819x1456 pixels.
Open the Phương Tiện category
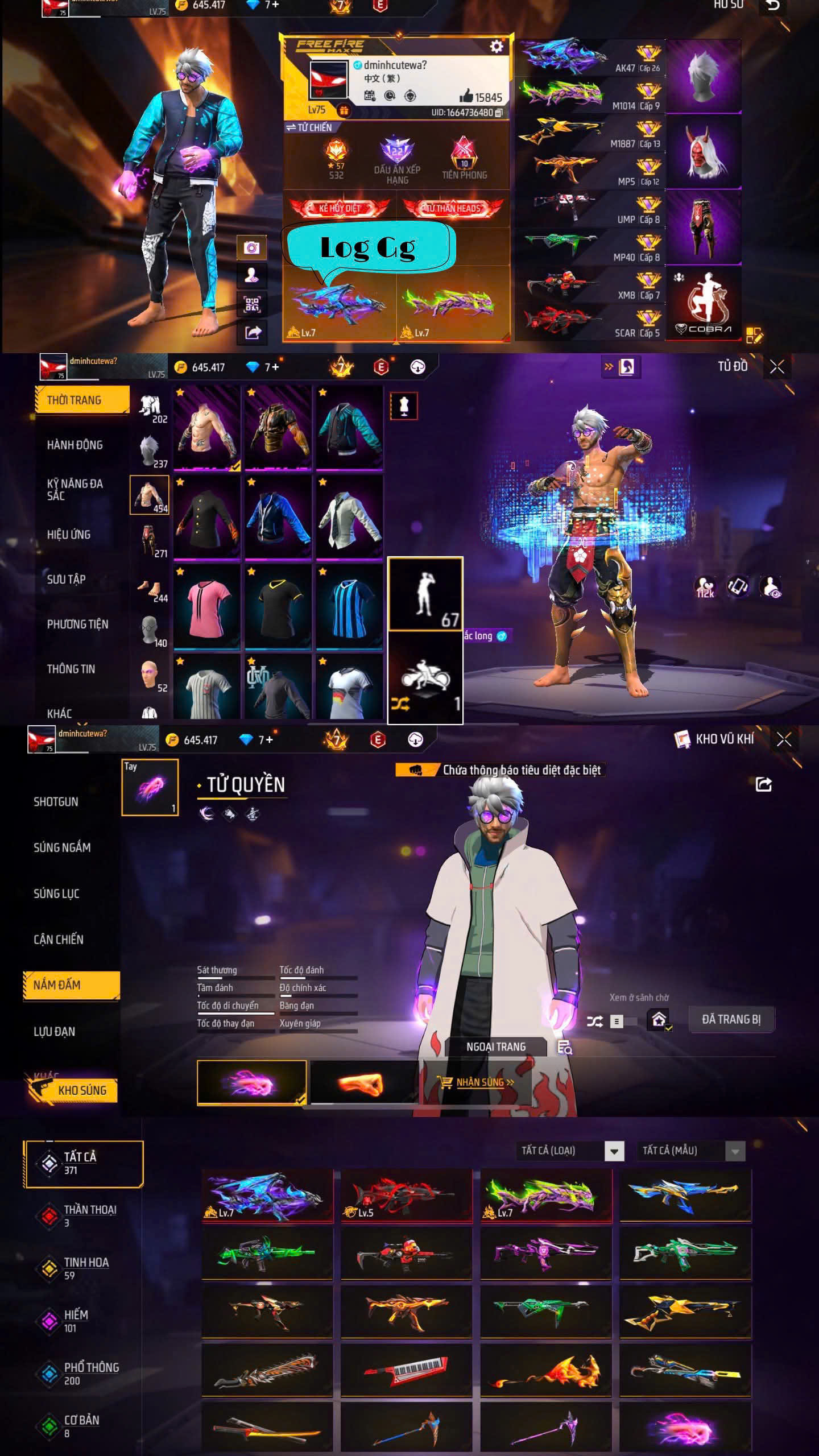pos(77,624)
